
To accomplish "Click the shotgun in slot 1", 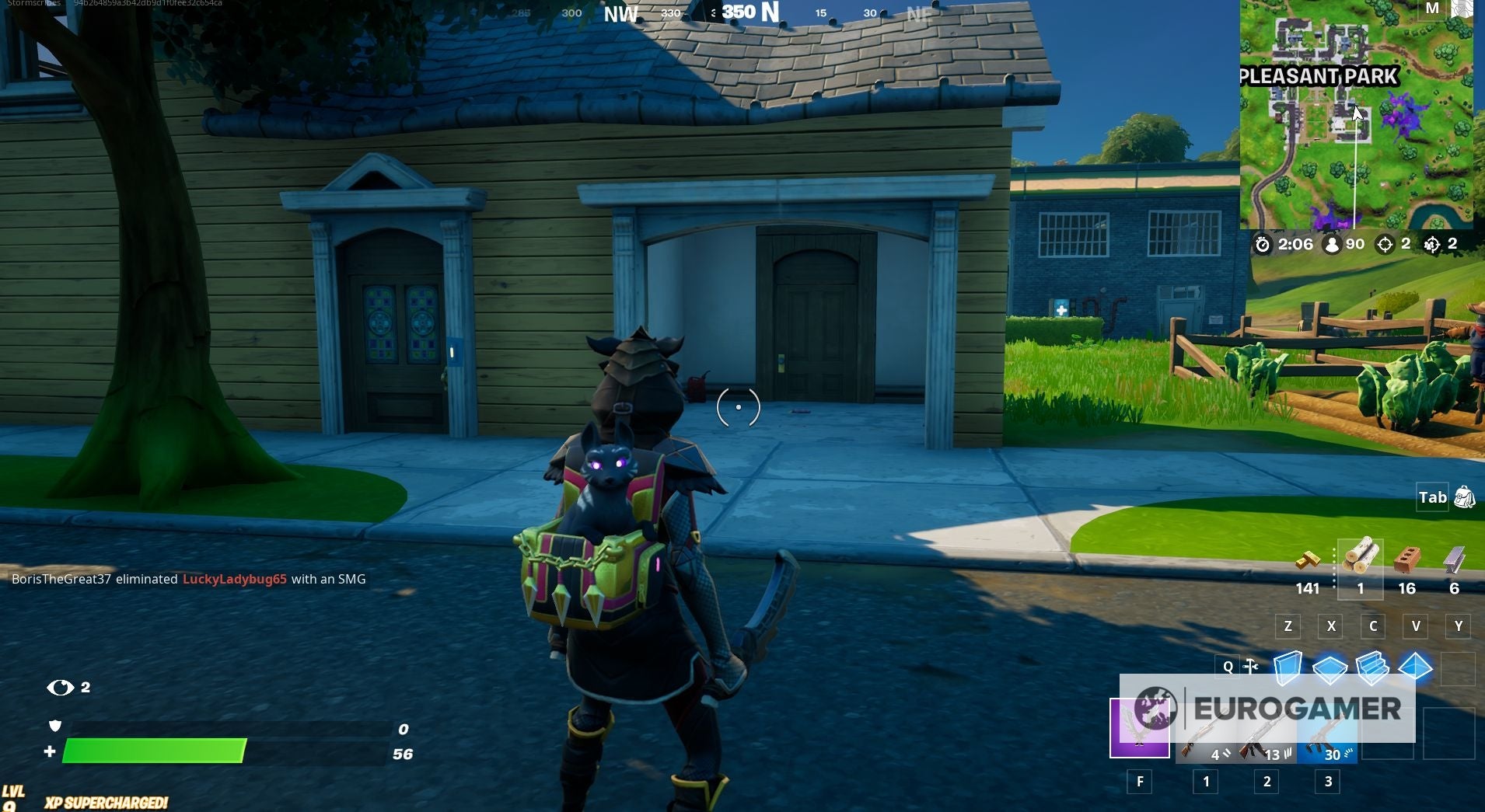I will (1205, 733).
